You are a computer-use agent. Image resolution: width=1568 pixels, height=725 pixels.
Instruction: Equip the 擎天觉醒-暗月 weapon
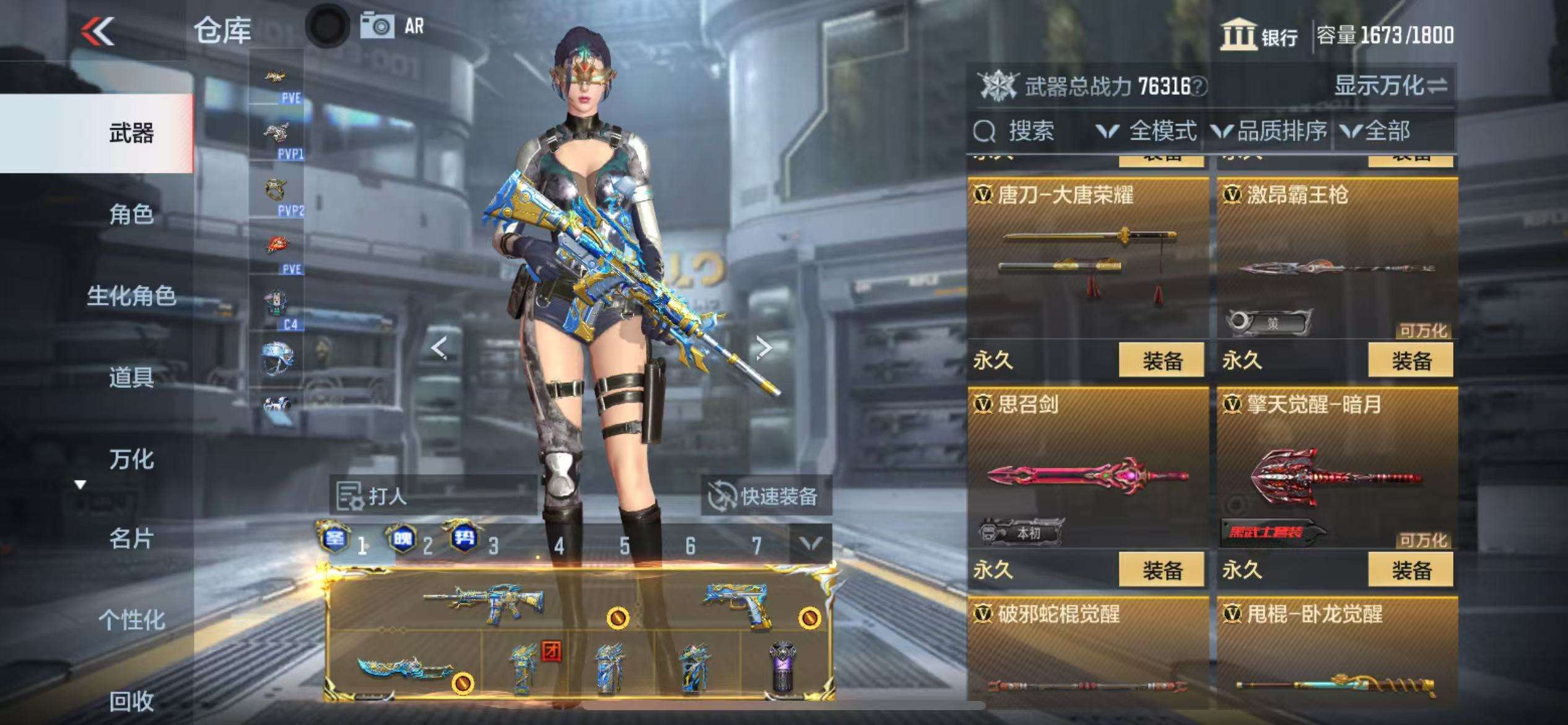[1411, 569]
